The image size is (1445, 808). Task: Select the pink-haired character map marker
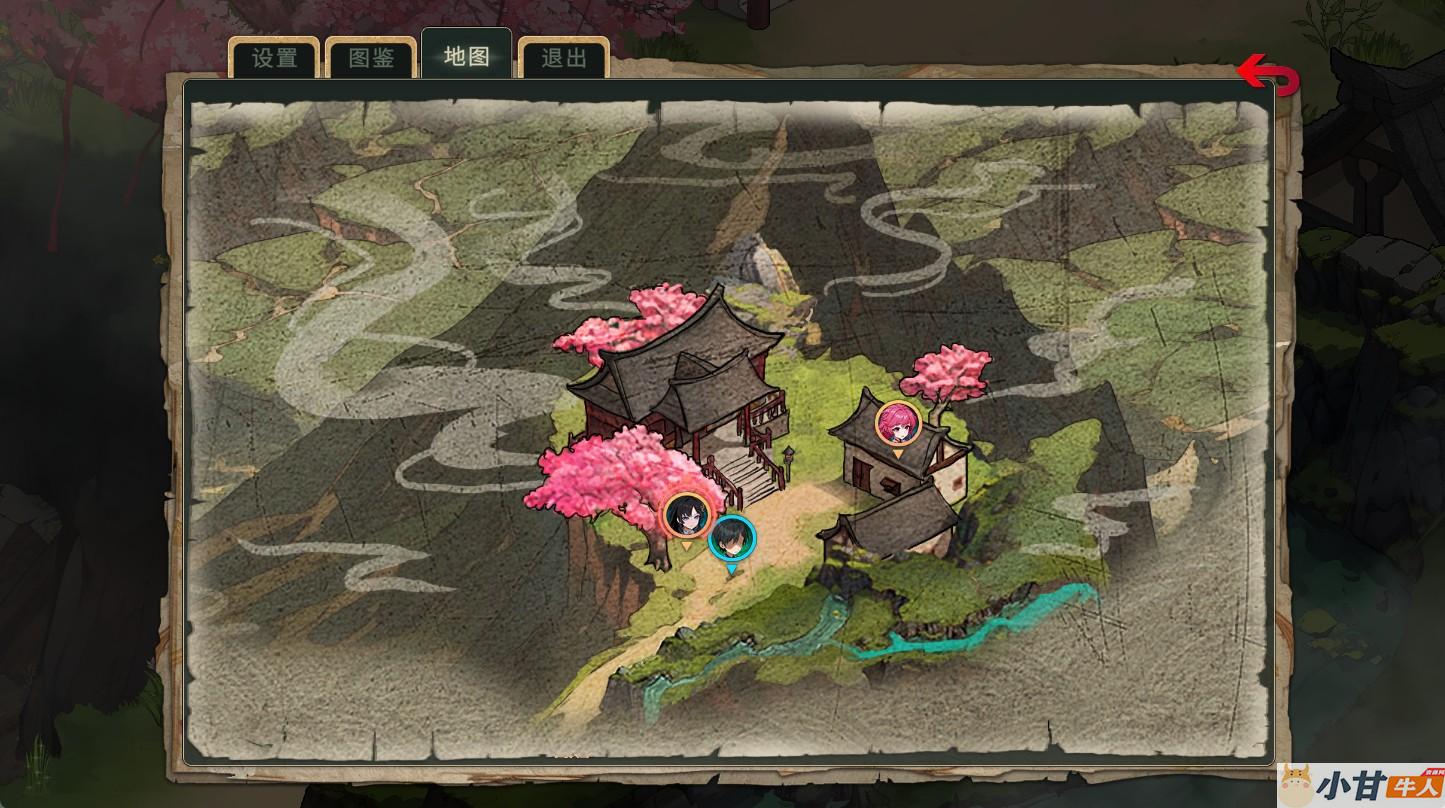(898, 423)
